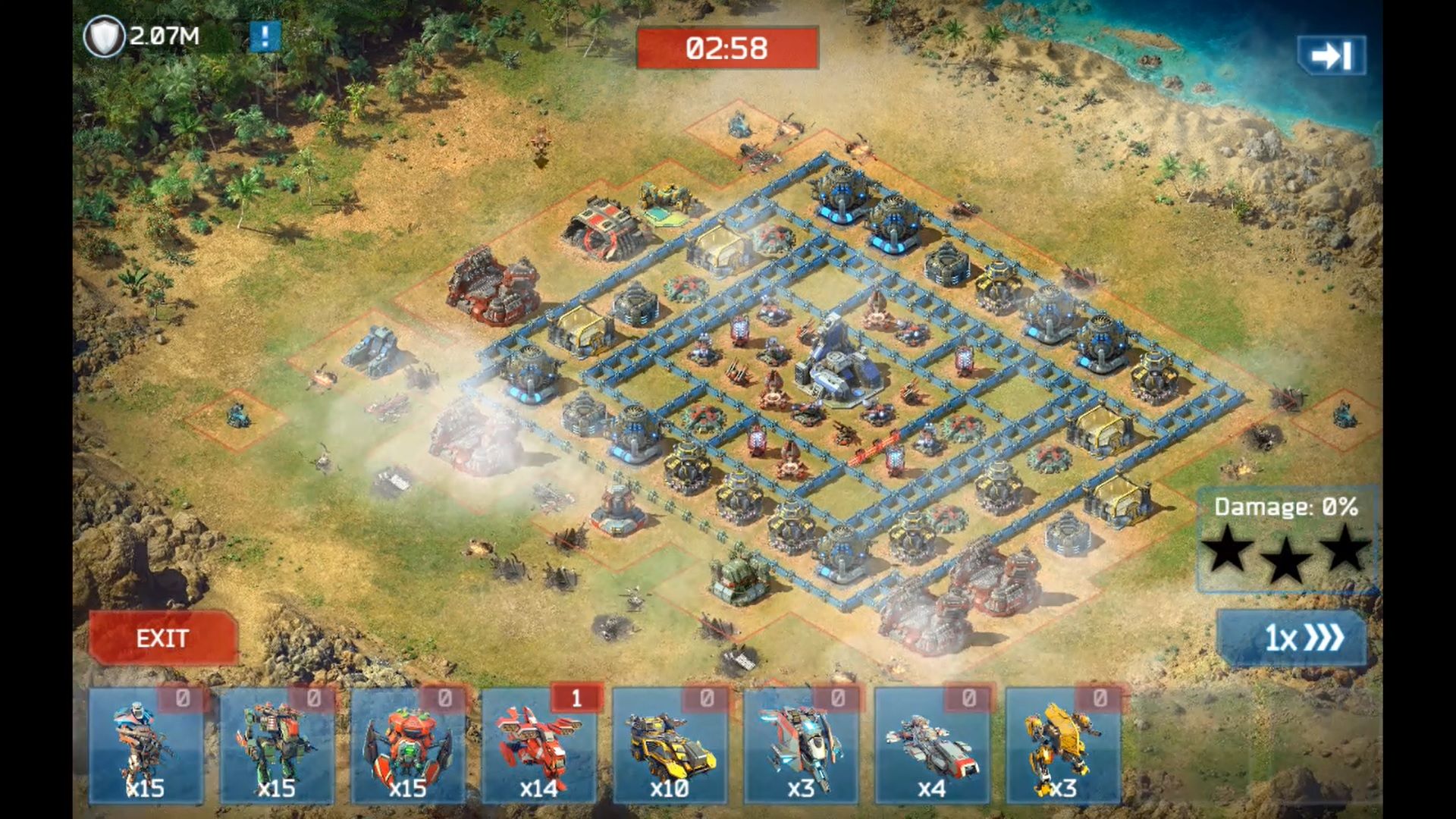The width and height of the screenshot is (1456, 819).
Task: Select the x15 rifle infantry unit card
Action: 146,745
